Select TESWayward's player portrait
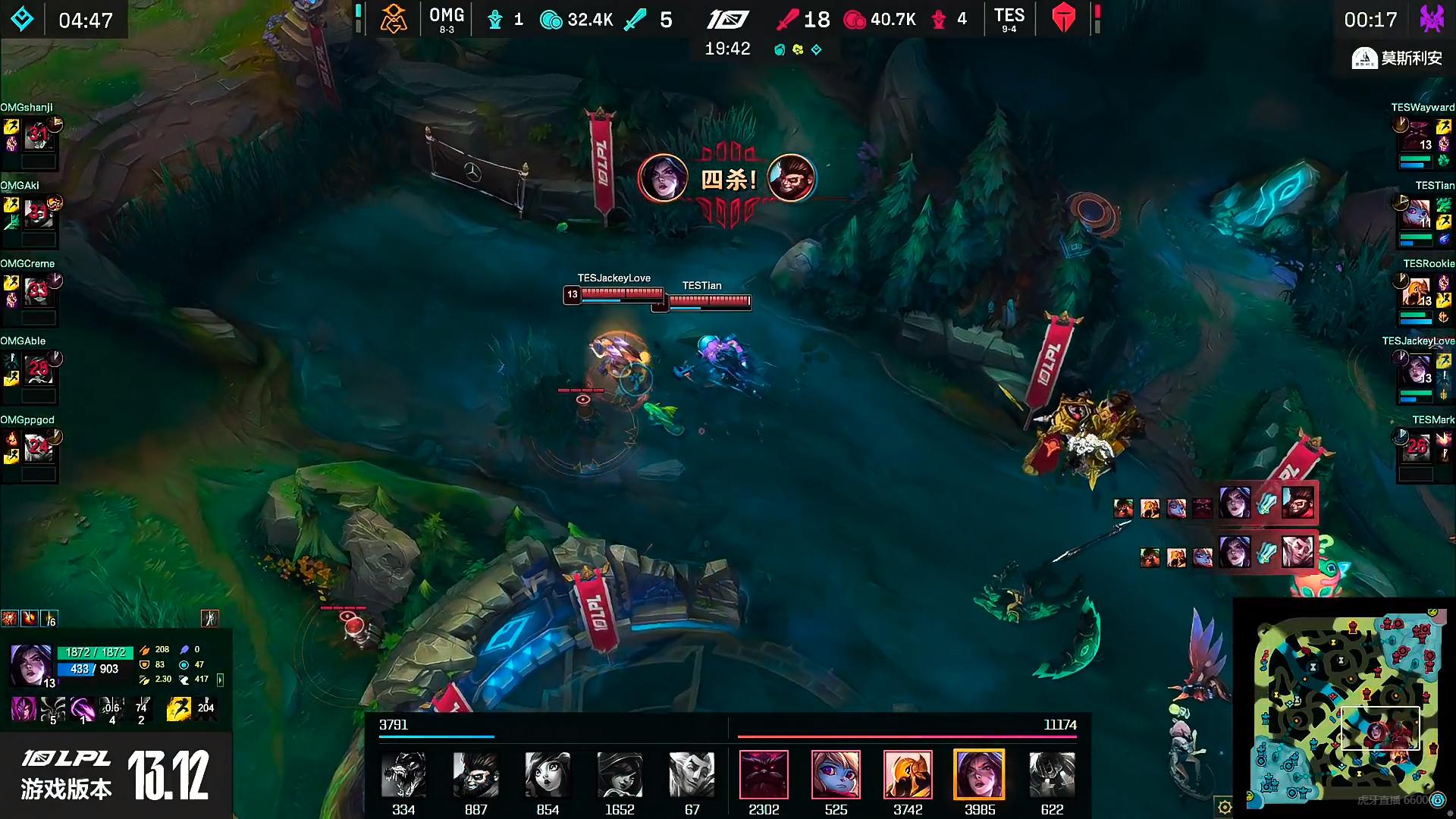The image size is (1456, 819). point(1417,135)
